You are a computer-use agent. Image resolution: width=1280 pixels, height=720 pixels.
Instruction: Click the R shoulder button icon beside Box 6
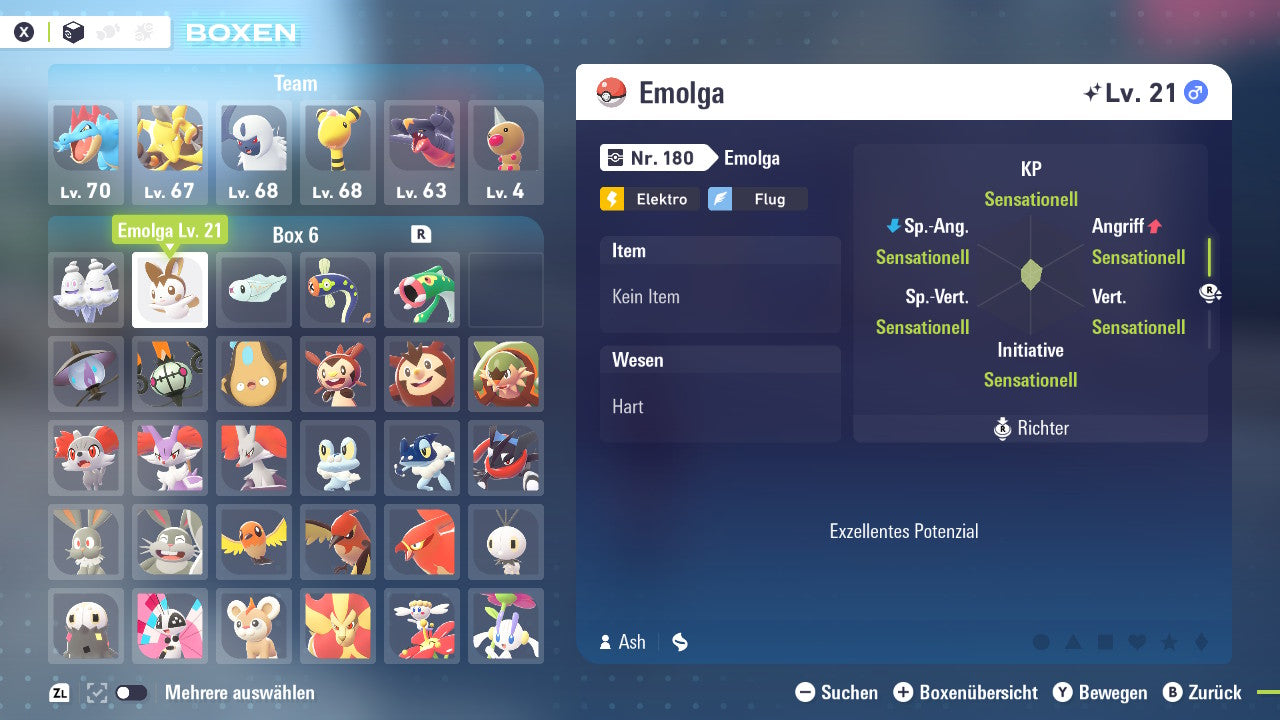419,234
